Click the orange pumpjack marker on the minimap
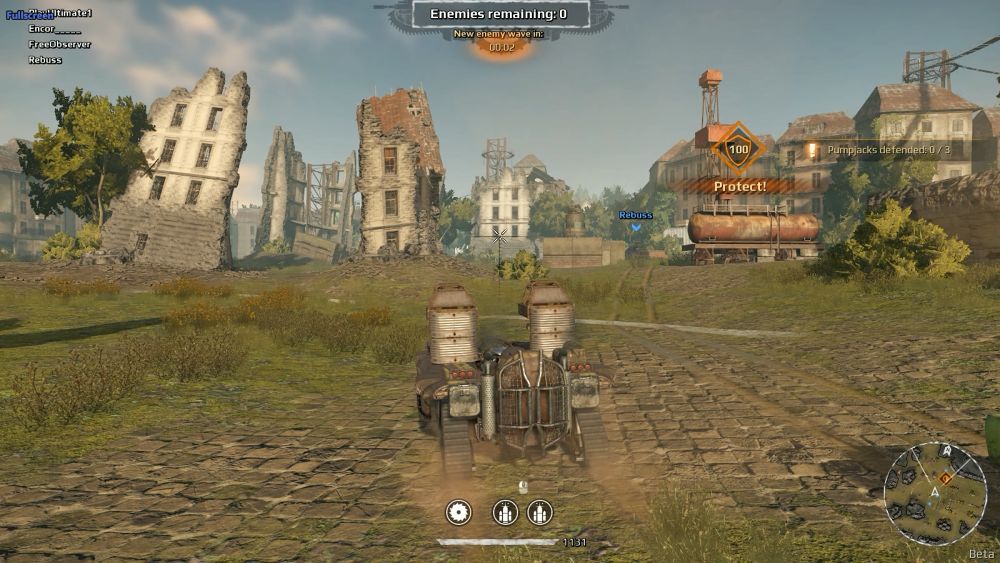Screen dimensions: 1000x563 click(945, 478)
